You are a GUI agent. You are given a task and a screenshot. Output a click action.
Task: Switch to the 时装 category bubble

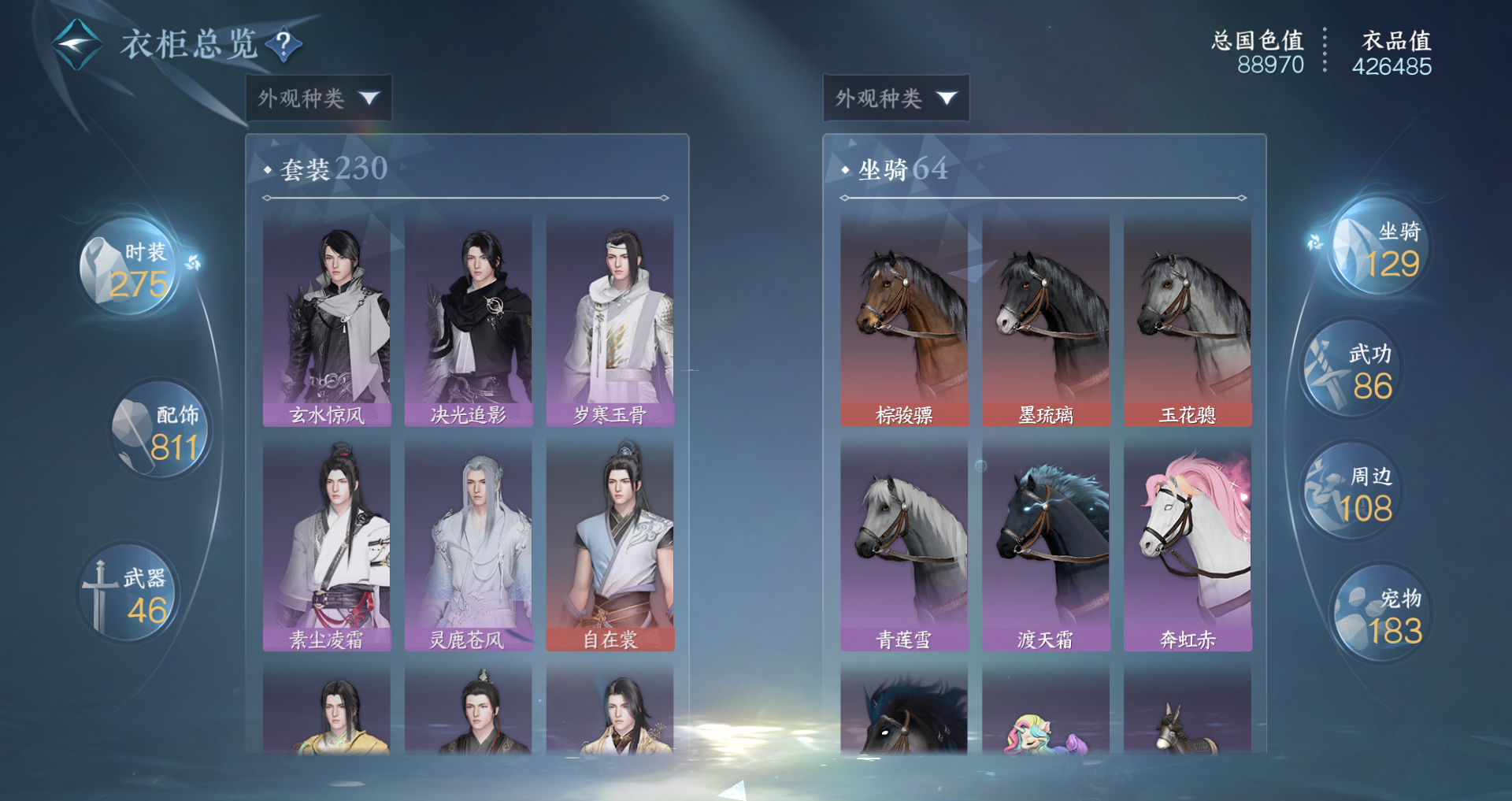130,268
